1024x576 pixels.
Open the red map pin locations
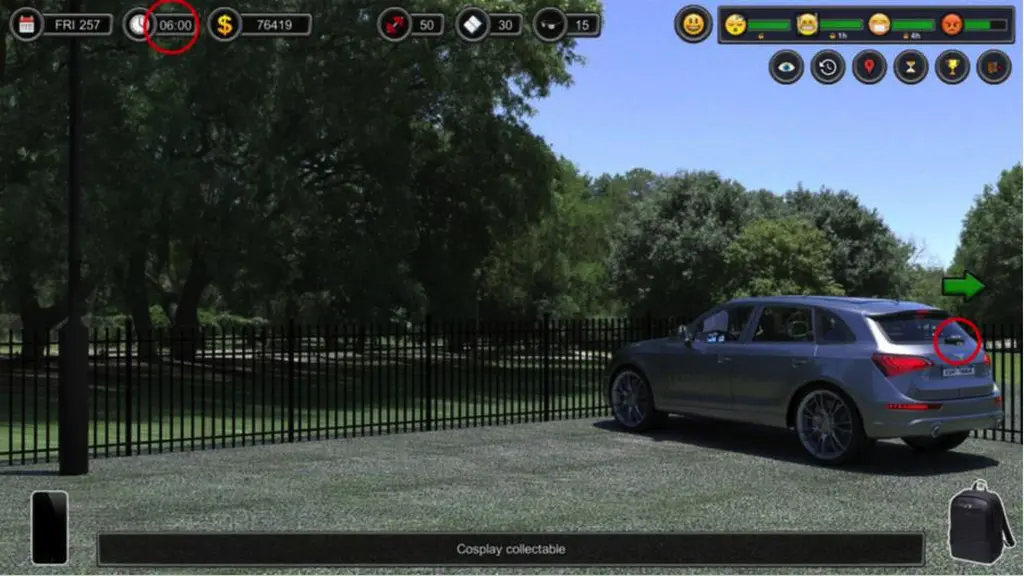(869, 67)
